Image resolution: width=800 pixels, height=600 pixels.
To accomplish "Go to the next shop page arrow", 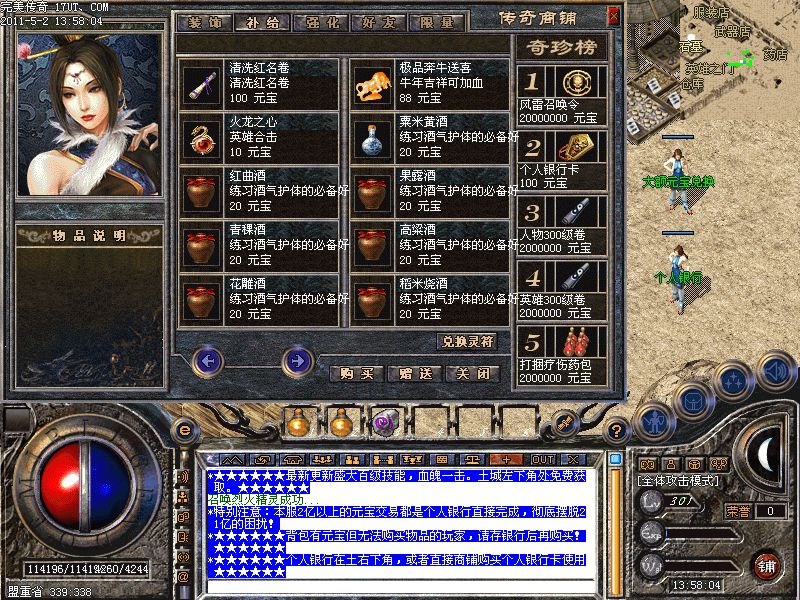I will click(296, 359).
